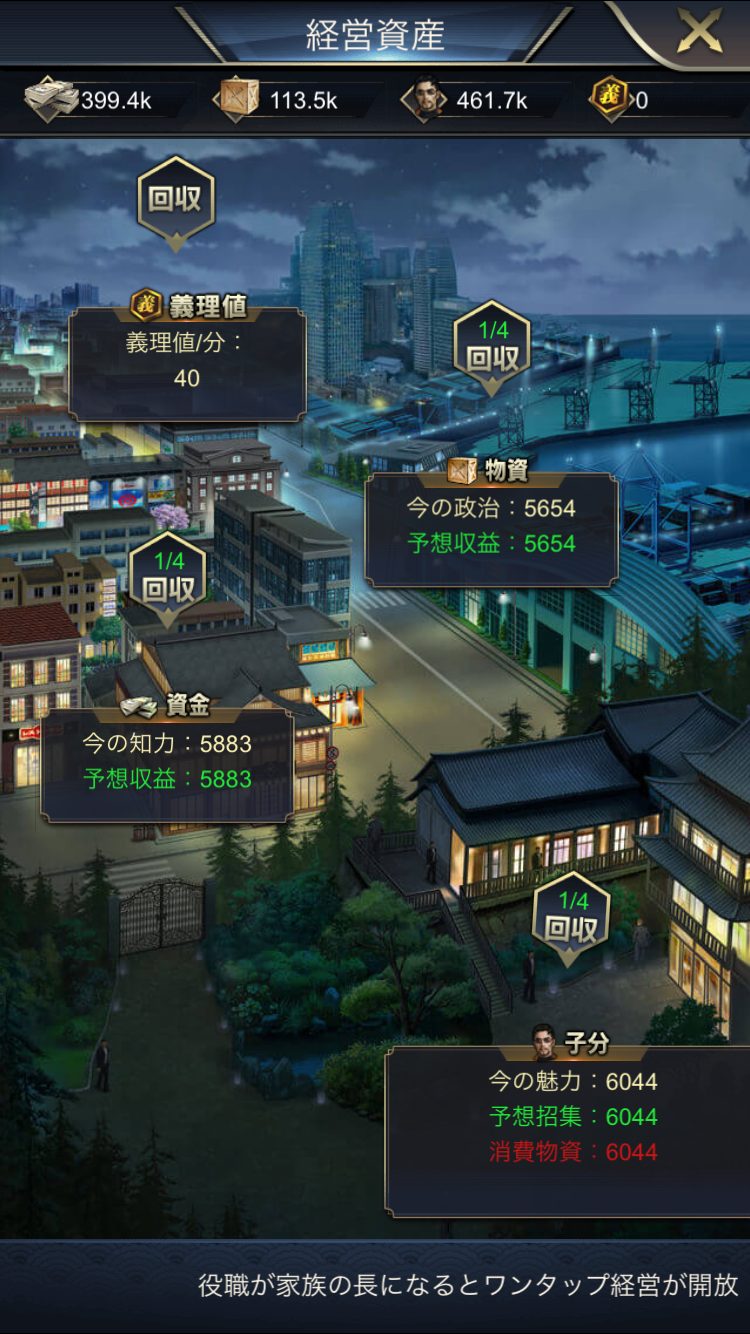Tap the 回収 badge above 子分

pyautogui.click(x=570, y=919)
